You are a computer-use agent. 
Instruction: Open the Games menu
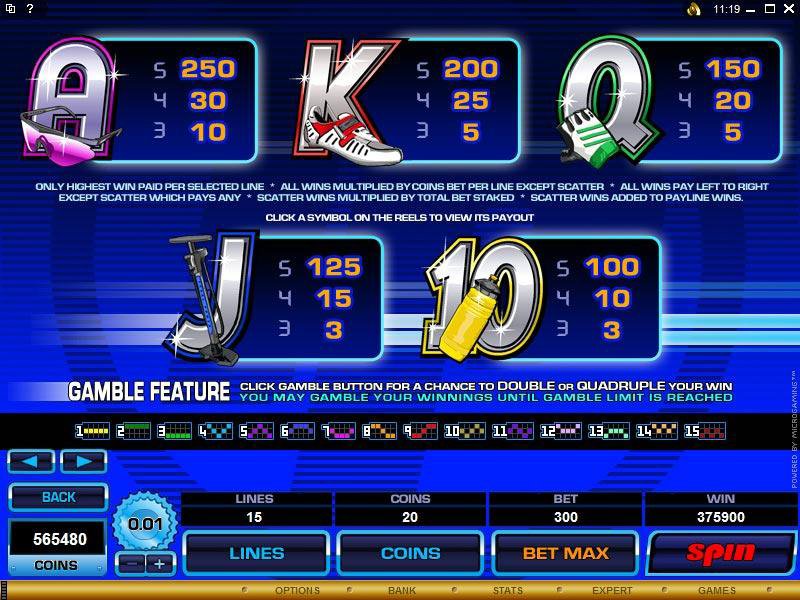click(x=717, y=591)
